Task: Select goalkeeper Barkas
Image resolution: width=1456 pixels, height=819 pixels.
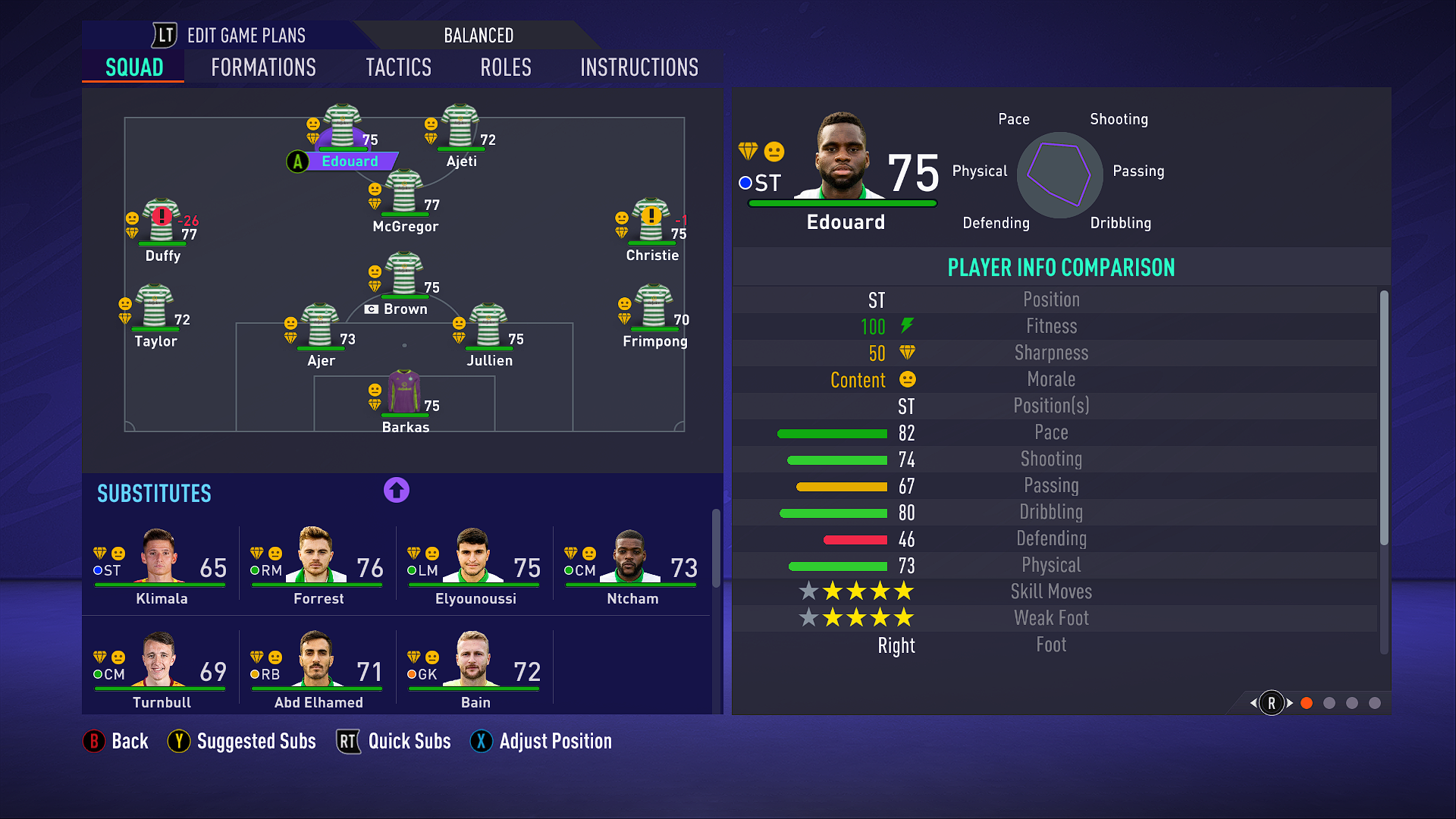Action: (404, 394)
